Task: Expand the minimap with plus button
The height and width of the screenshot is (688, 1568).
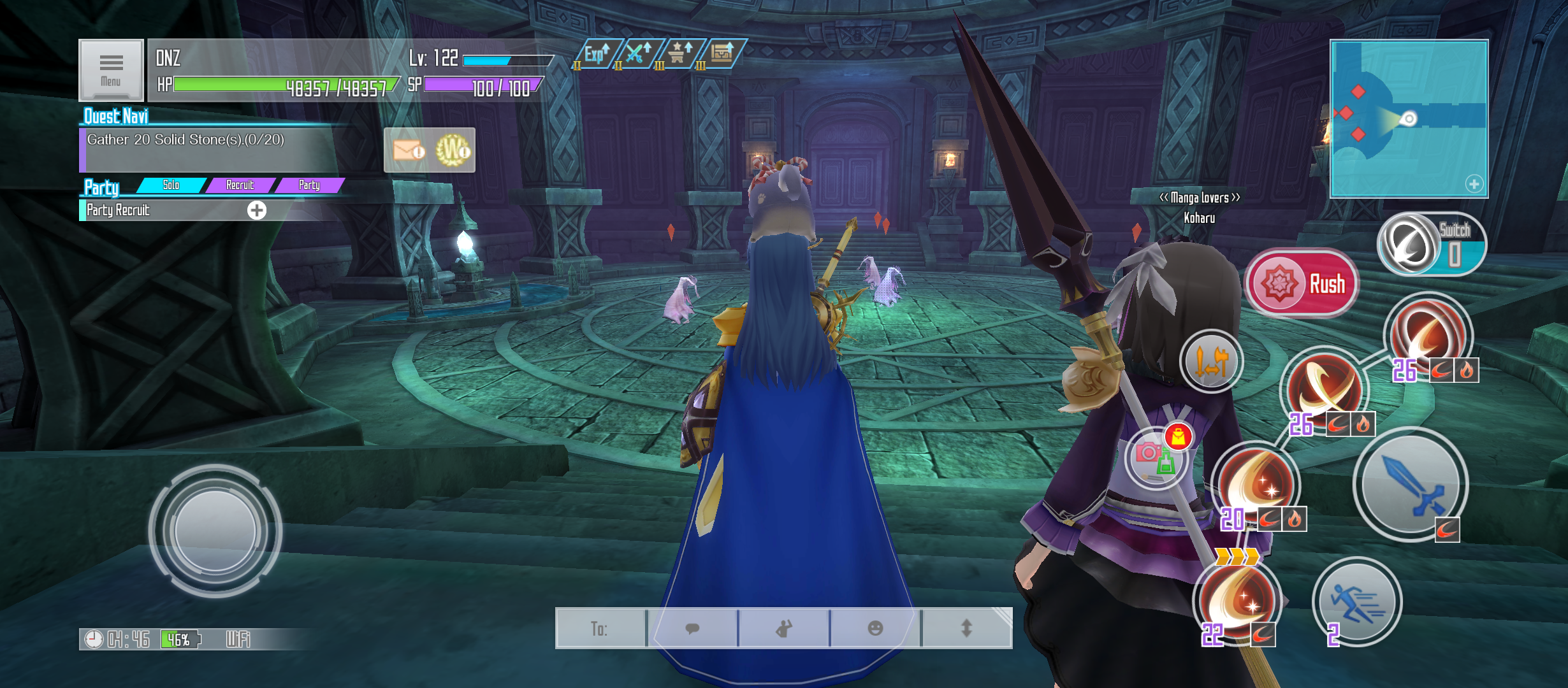Action: [1474, 184]
